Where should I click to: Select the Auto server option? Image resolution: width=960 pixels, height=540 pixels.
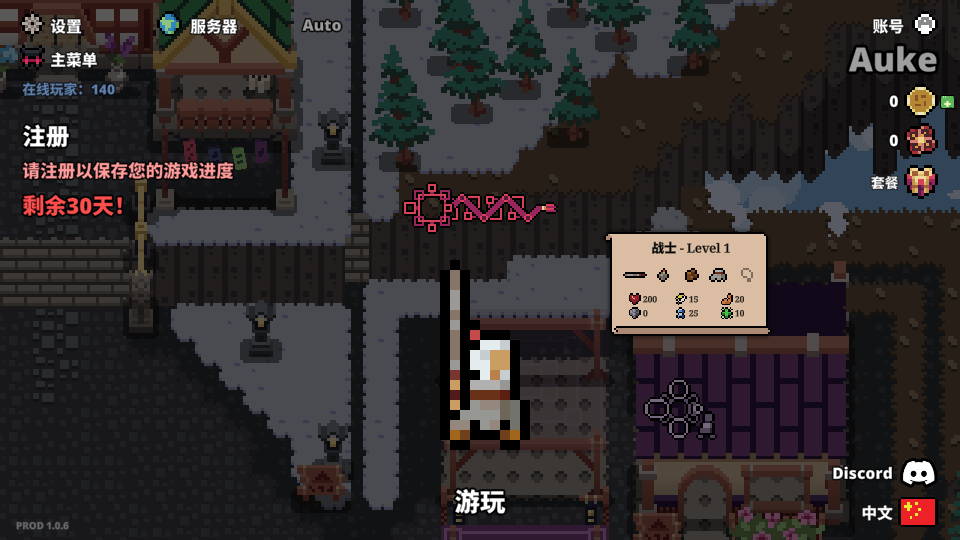pyautogui.click(x=321, y=26)
